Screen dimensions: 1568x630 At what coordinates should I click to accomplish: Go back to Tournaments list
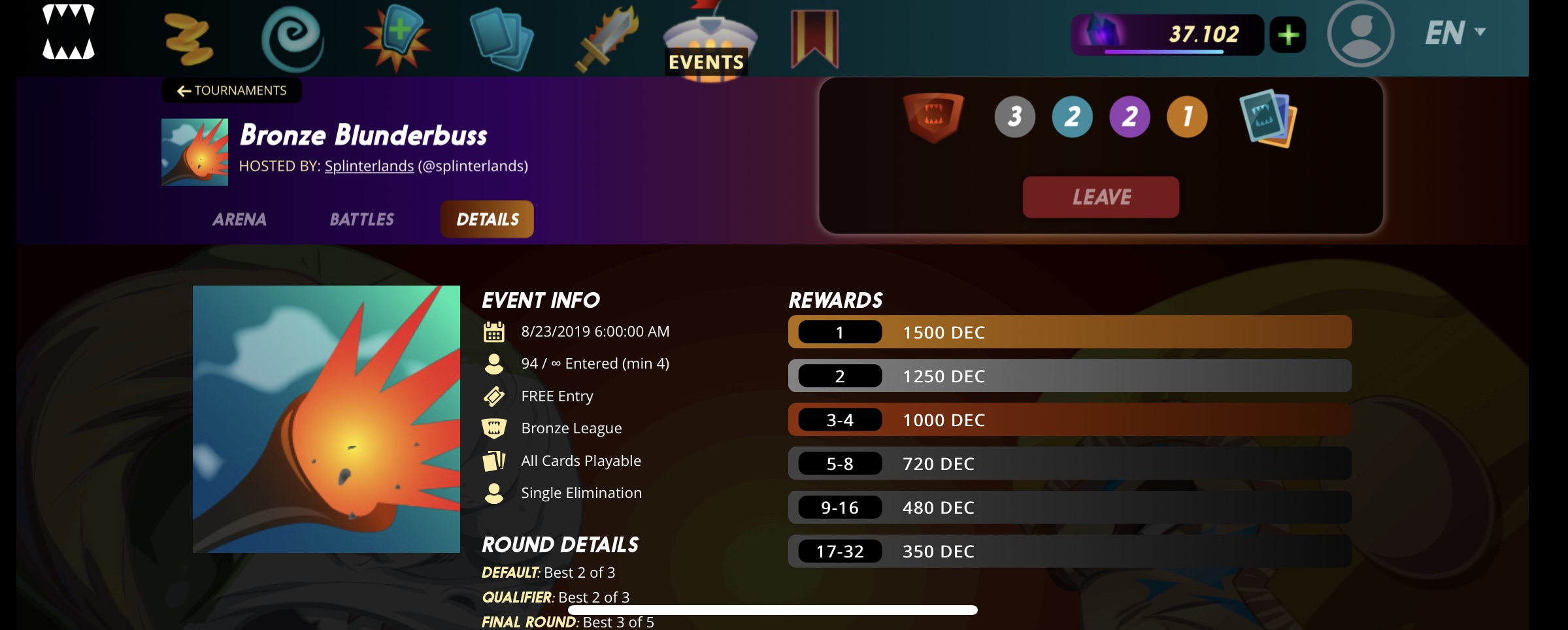tap(232, 91)
